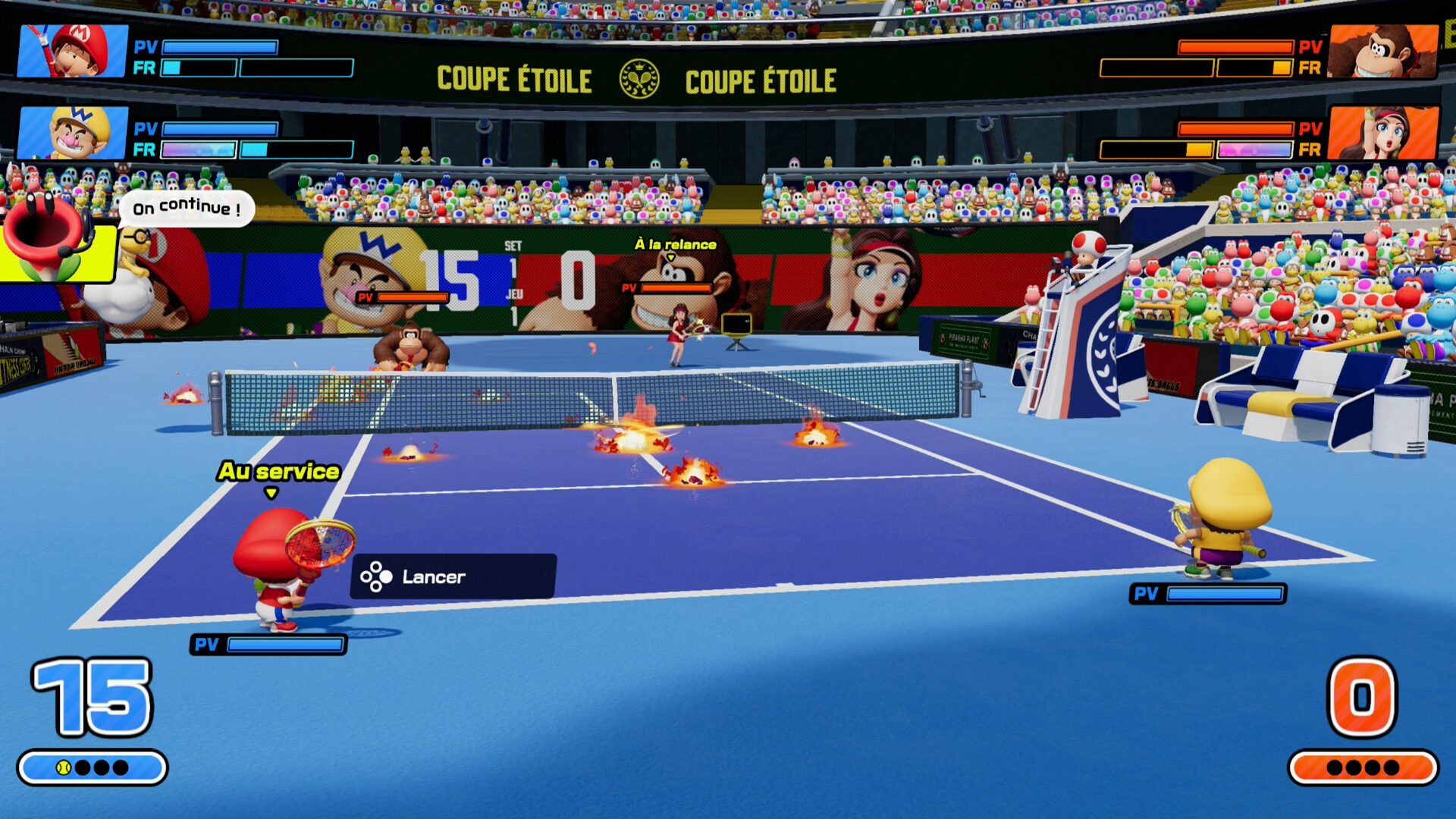Click Pauline's opponent portrait
Viewport: 1456px width, 819px height.
point(1383,133)
